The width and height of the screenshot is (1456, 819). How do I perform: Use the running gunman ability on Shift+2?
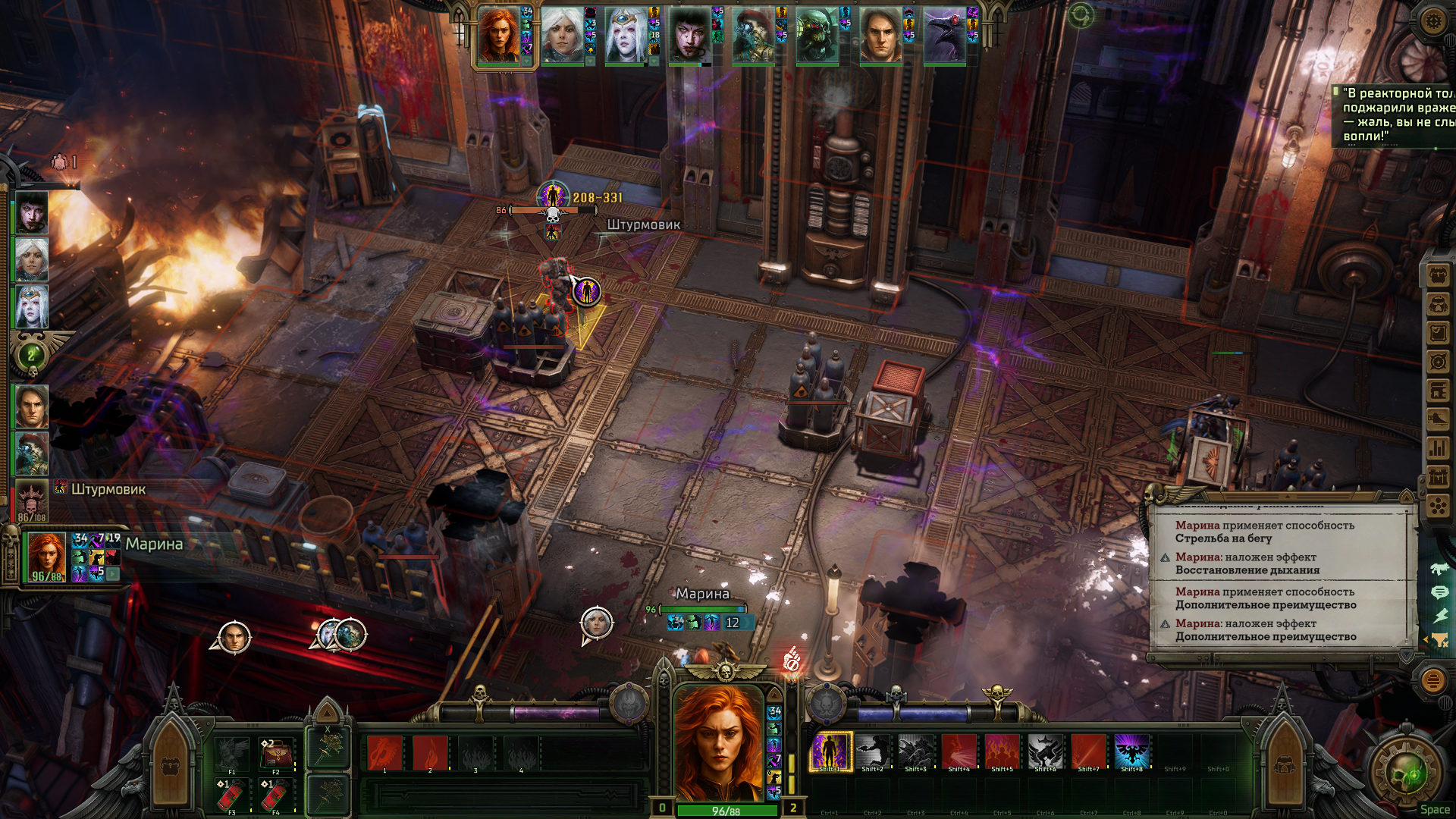873,752
